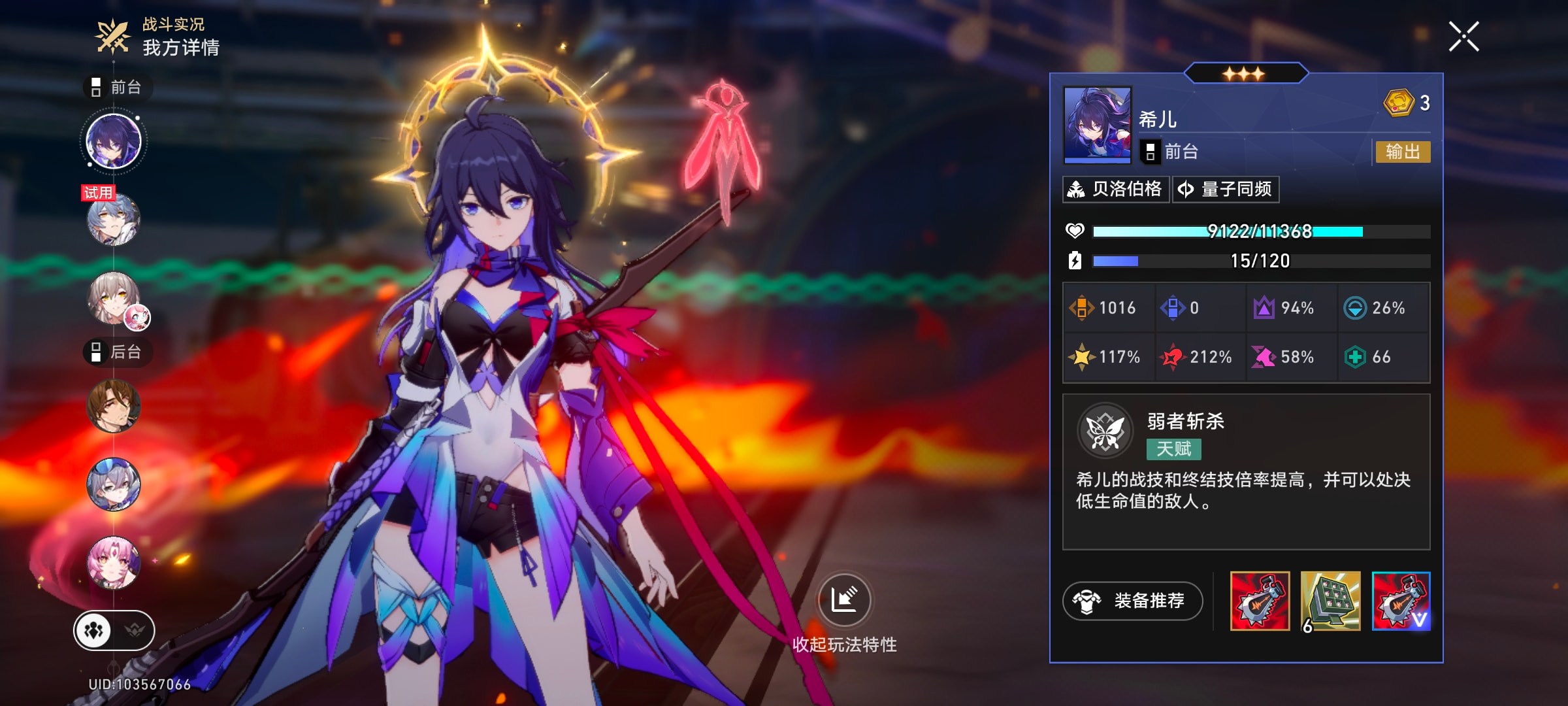Inspect the blue-bordered chainsaw equipment slot
The height and width of the screenshot is (706, 1568).
(x=1401, y=601)
